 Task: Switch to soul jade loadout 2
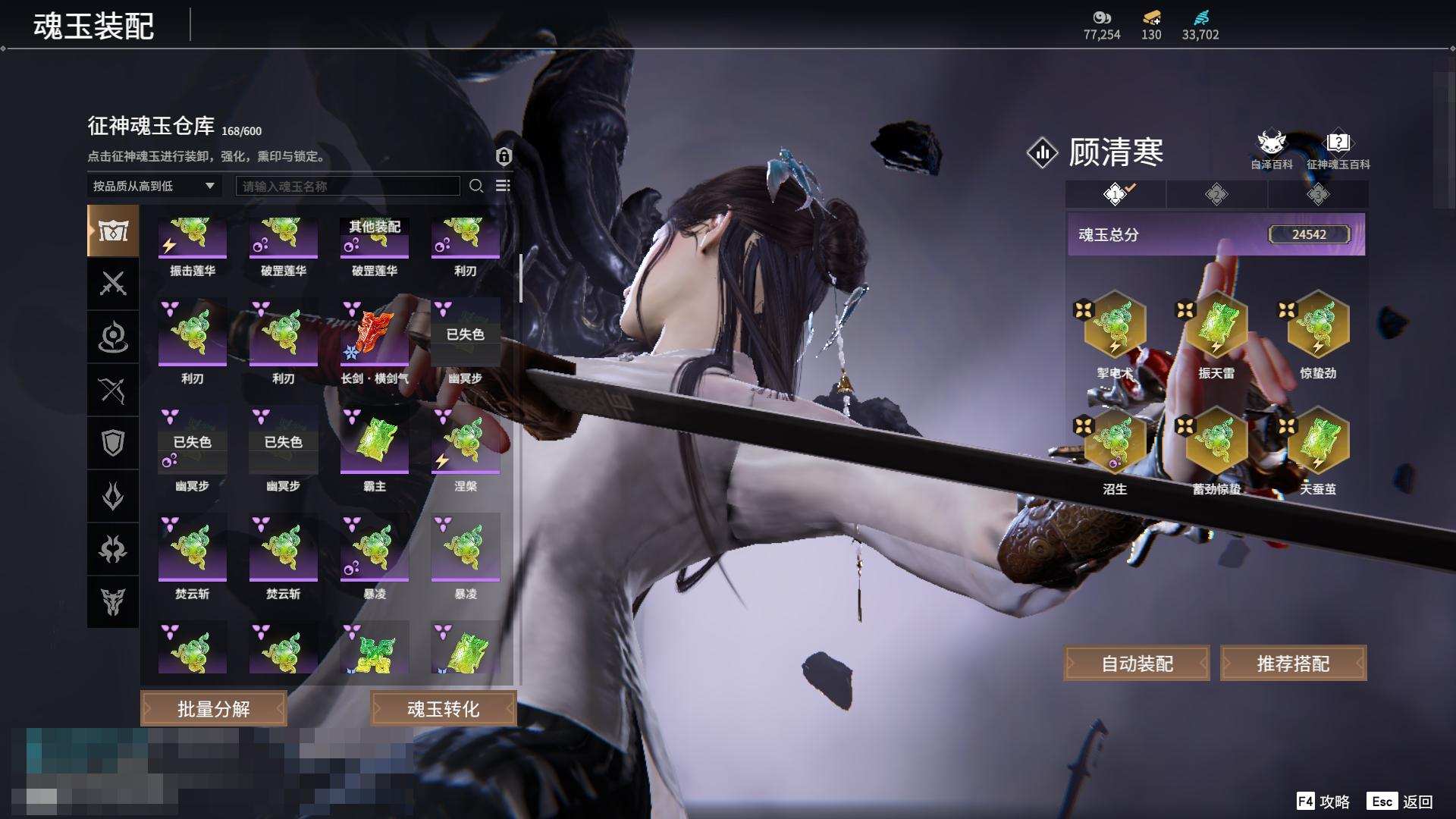(x=1216, y=195)
